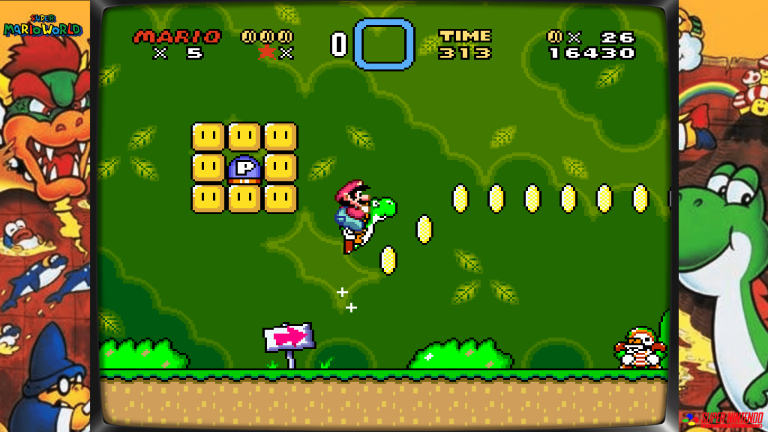Select the empty reserve item box
The image size is (768, 432).
384,44
